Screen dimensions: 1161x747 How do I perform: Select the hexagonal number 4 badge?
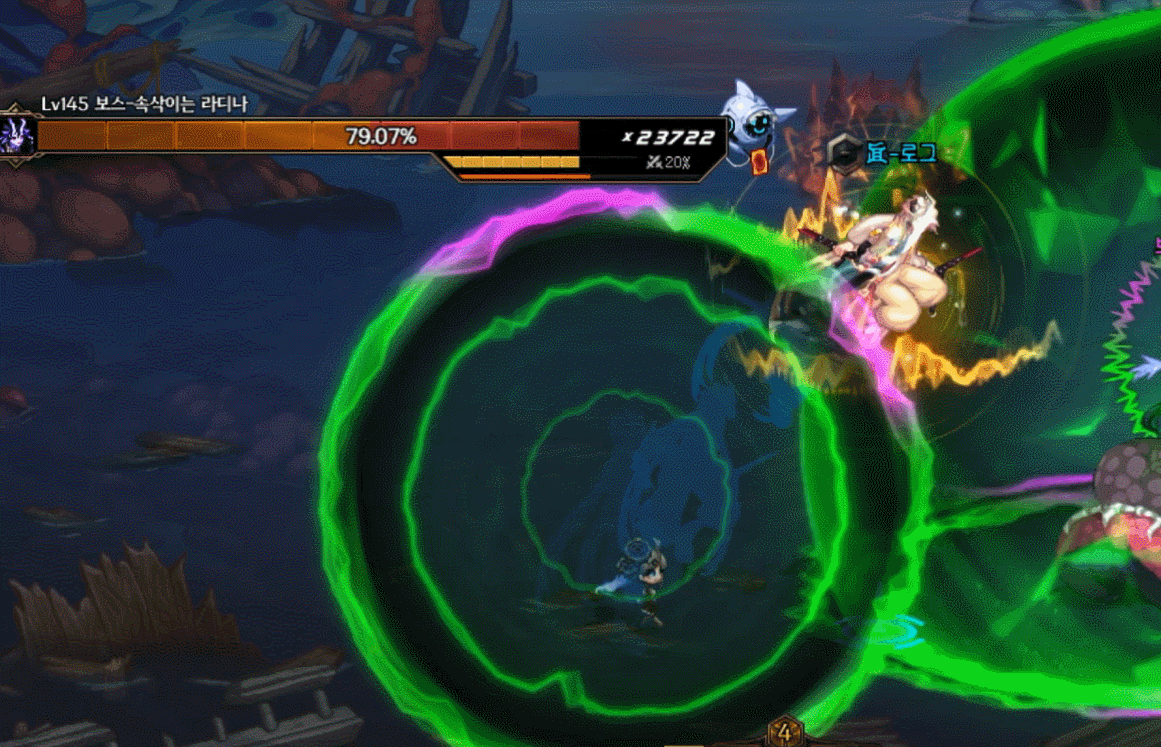click(x=784, y=733)
